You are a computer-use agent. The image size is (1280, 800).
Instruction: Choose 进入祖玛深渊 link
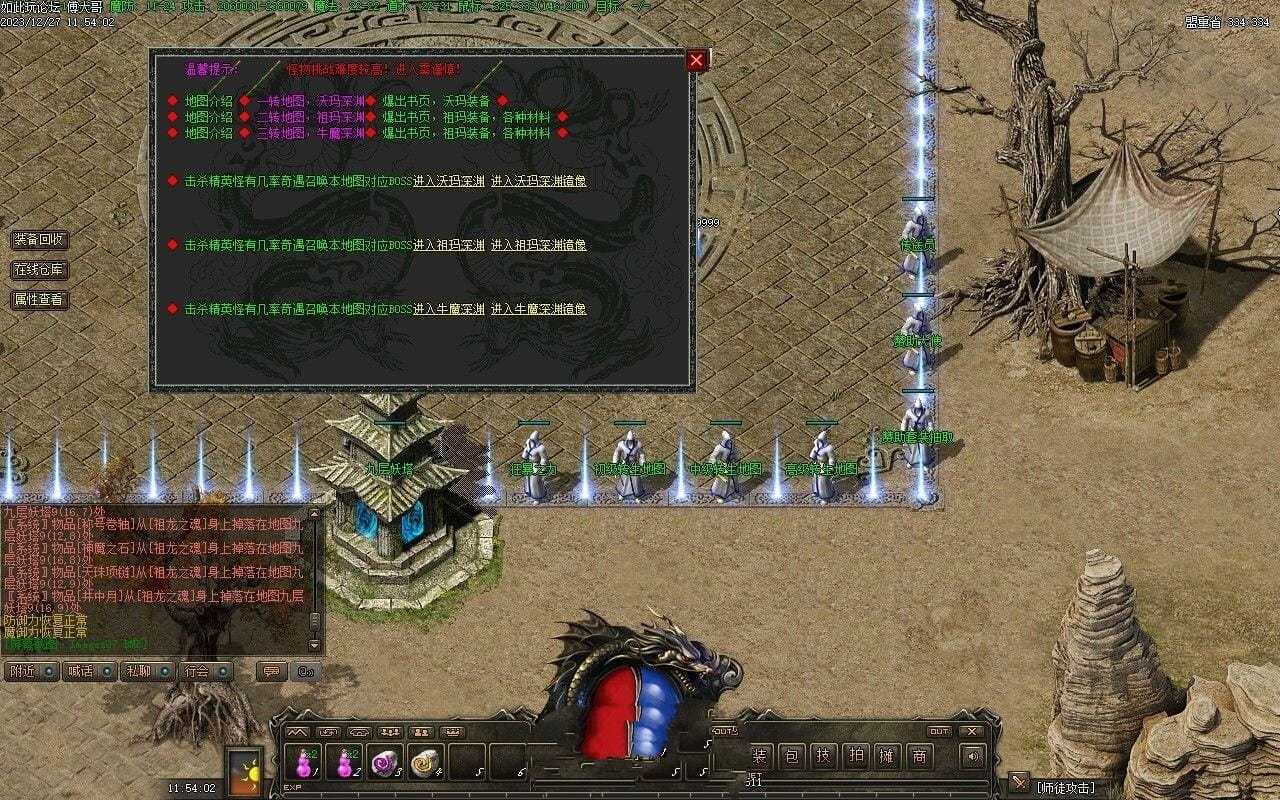[449, 245]
